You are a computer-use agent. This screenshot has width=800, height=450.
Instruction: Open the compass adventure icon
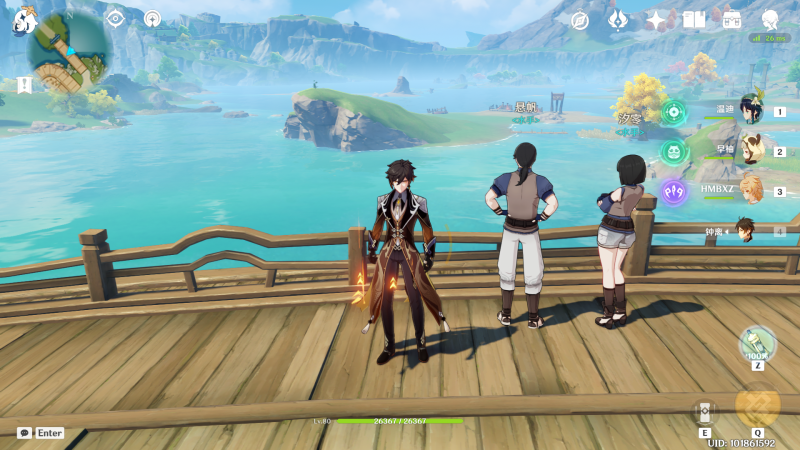point(580,20)
